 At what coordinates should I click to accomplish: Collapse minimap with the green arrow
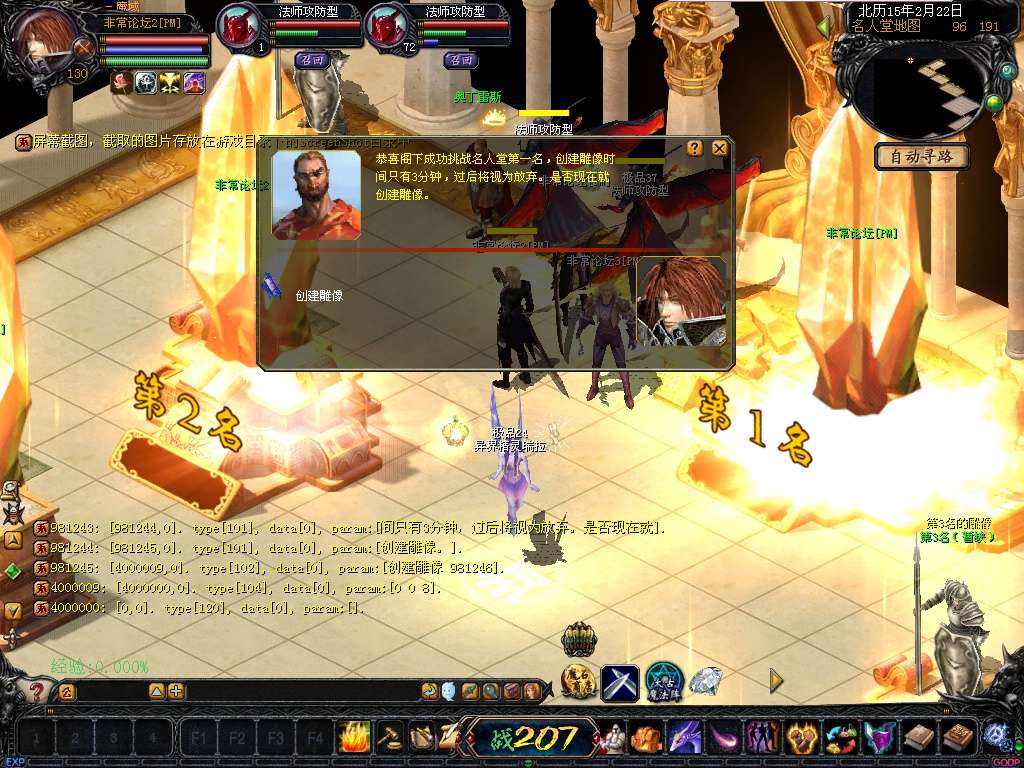[x=824, y=27]
